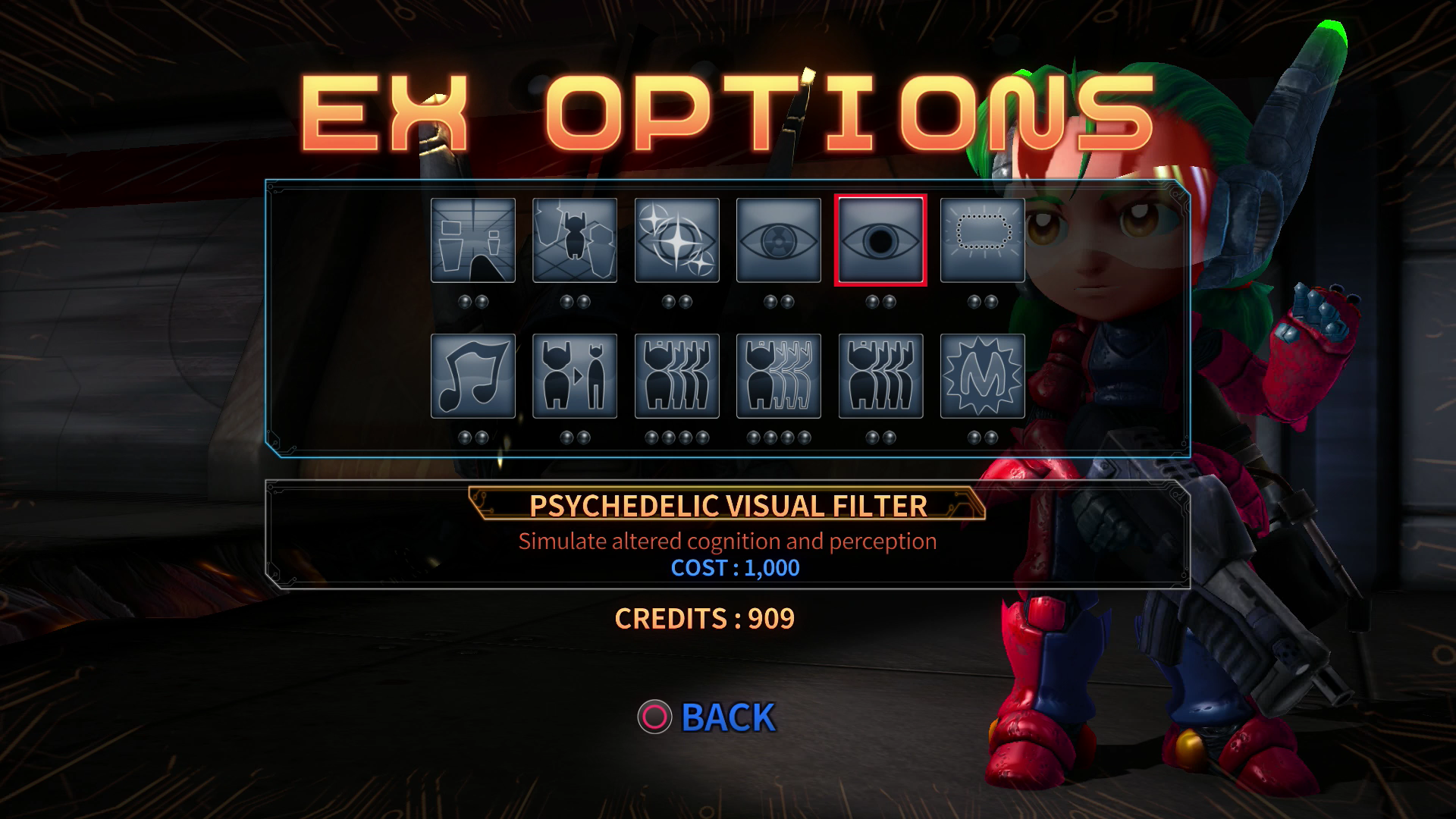Screen dimensions: 1456x819
Task: Select the floating furniture room option
Action: coord(473,240)
